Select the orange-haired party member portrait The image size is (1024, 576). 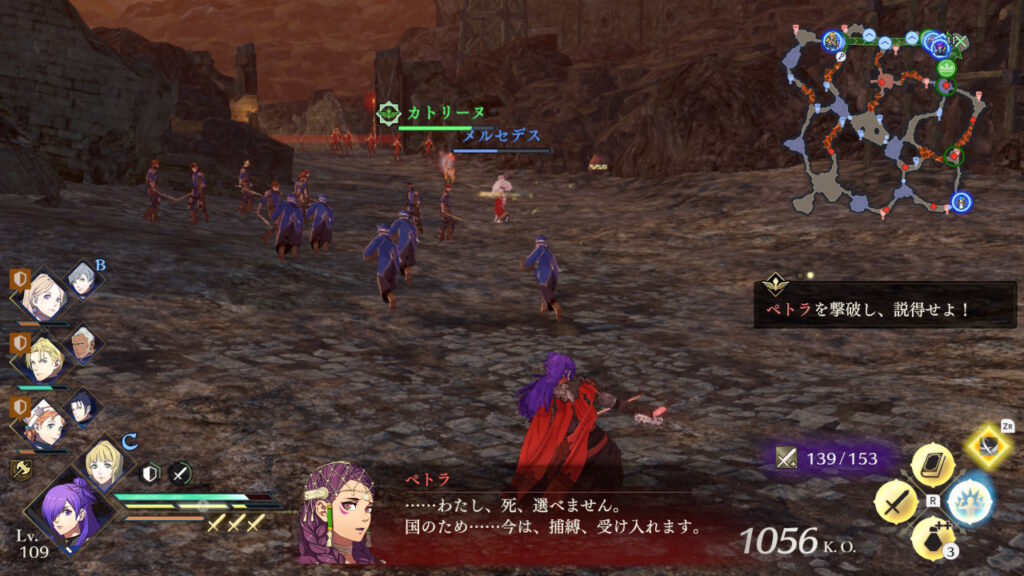[43, 422]
